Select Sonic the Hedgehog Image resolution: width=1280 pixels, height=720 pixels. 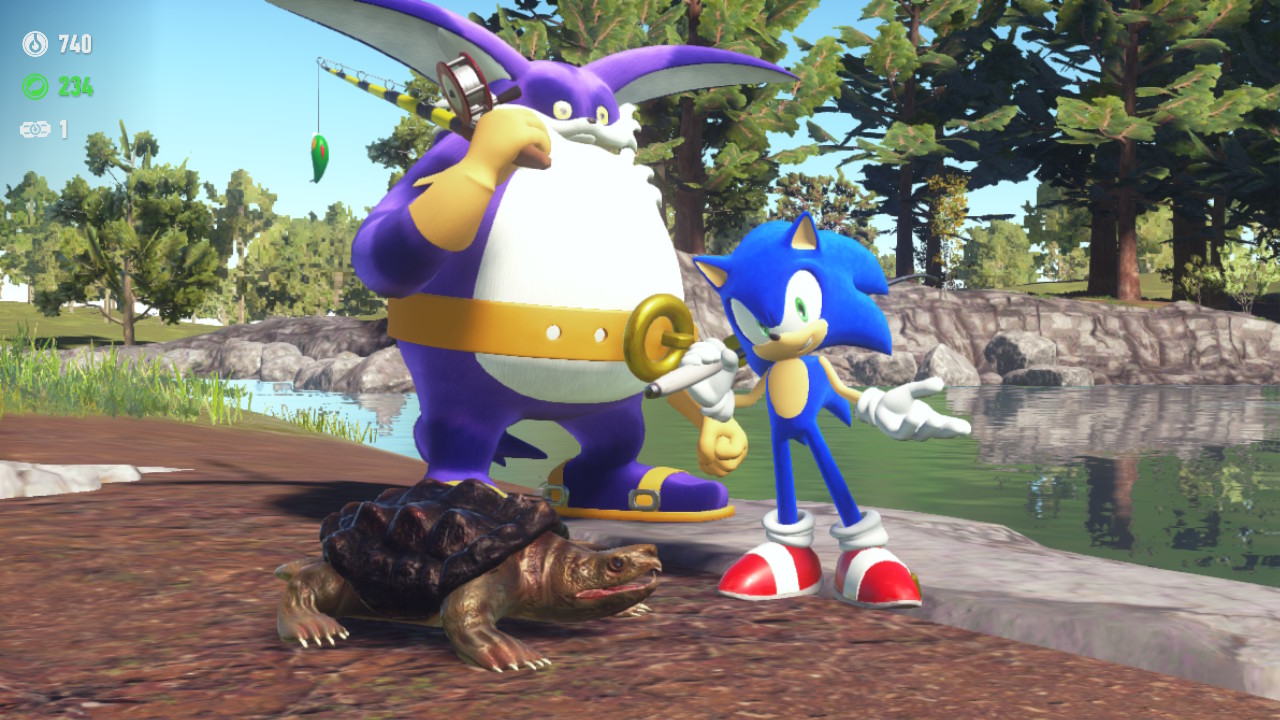tap(790, 400)
